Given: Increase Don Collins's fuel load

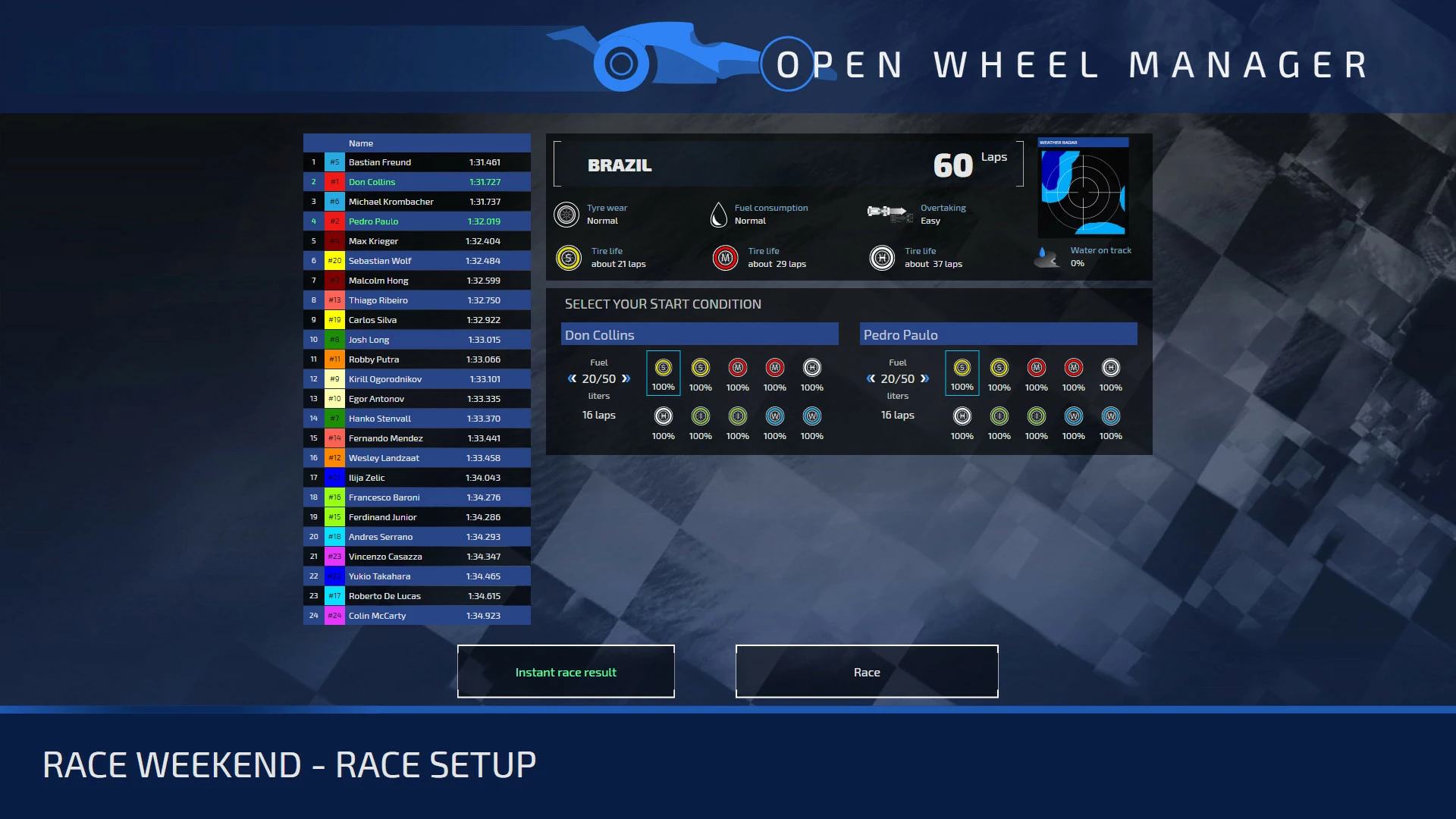Looking at the screenshot, I should click(x=626, y=378).
